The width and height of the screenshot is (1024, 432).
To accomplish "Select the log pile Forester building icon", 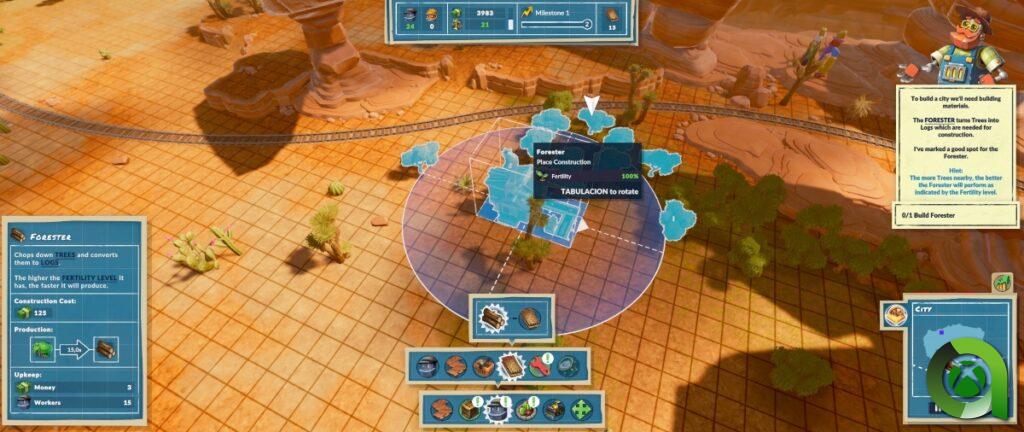I will coord(495,318).
